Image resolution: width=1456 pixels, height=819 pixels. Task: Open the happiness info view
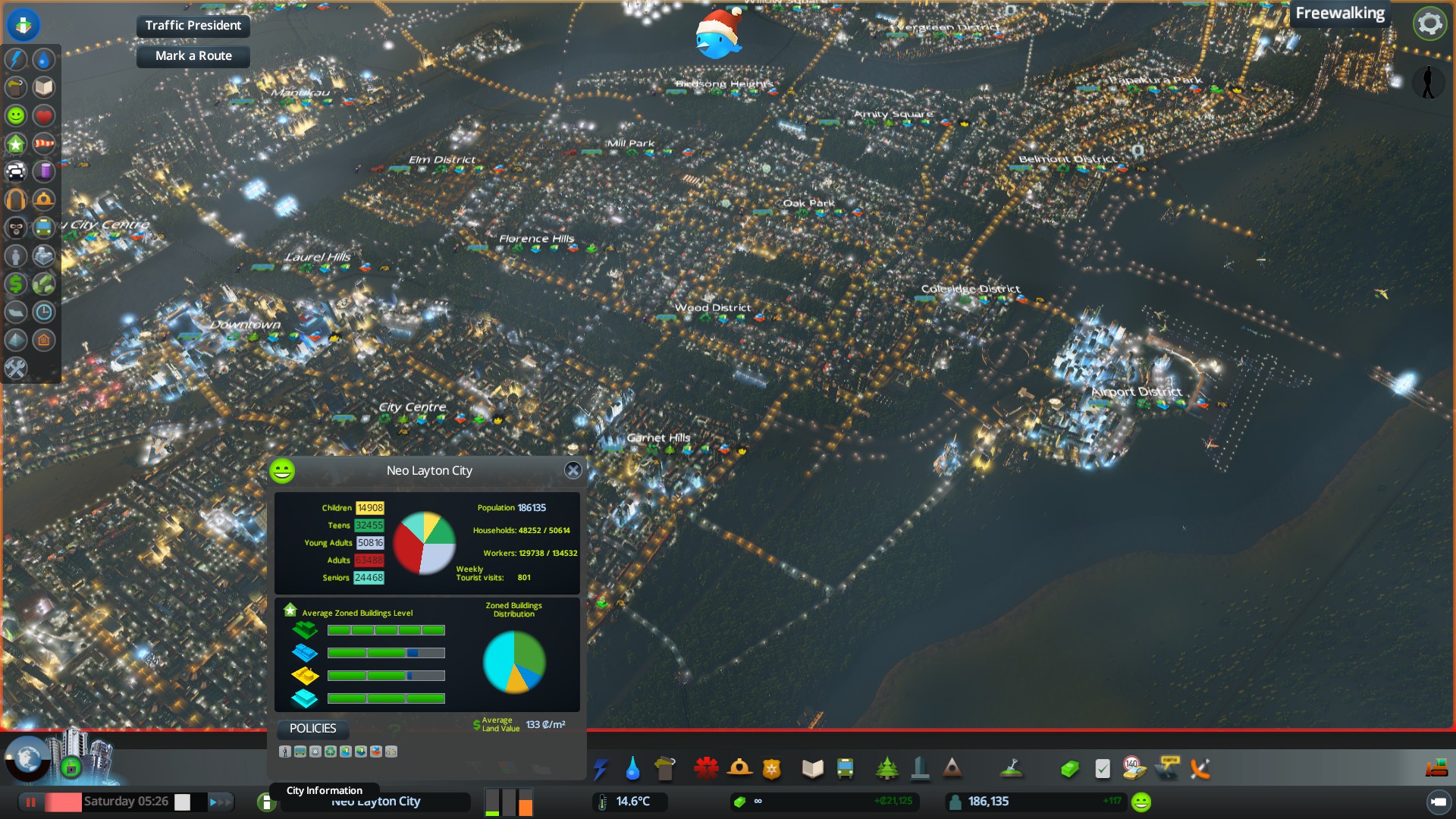tap(16, 115)
